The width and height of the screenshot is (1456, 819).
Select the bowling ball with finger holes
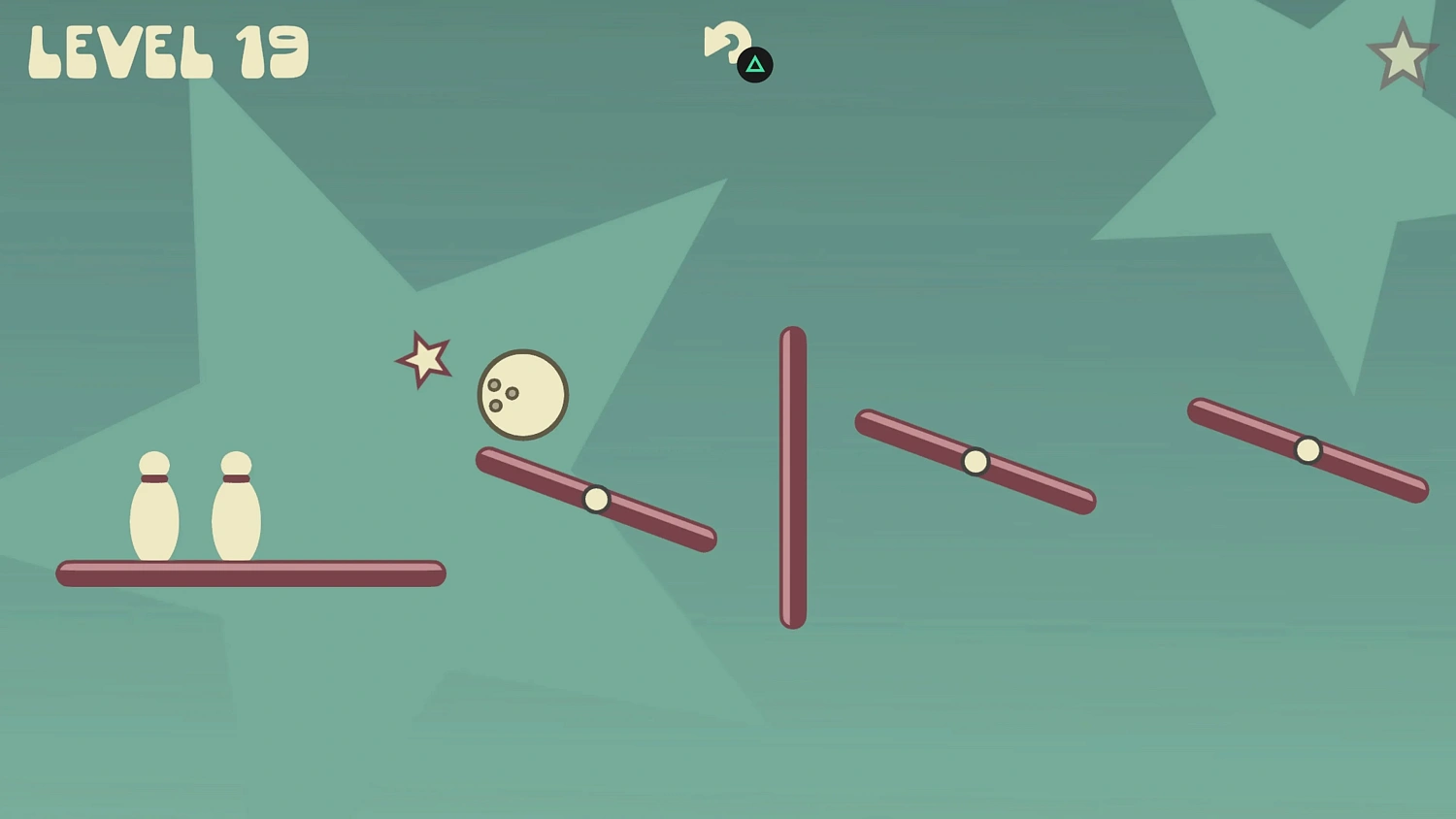[522, 395]
